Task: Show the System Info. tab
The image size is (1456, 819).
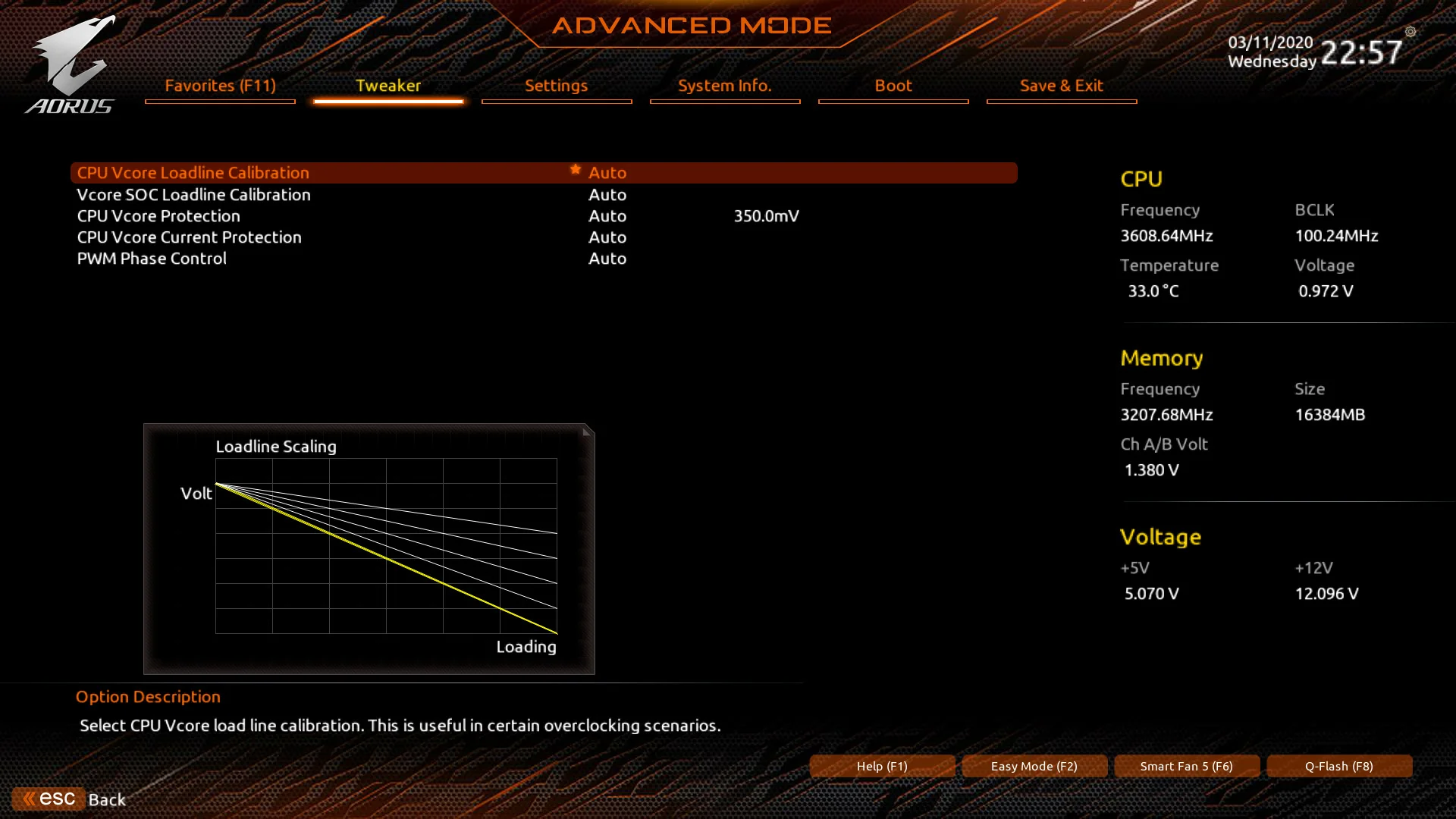Action: point(724,86)
